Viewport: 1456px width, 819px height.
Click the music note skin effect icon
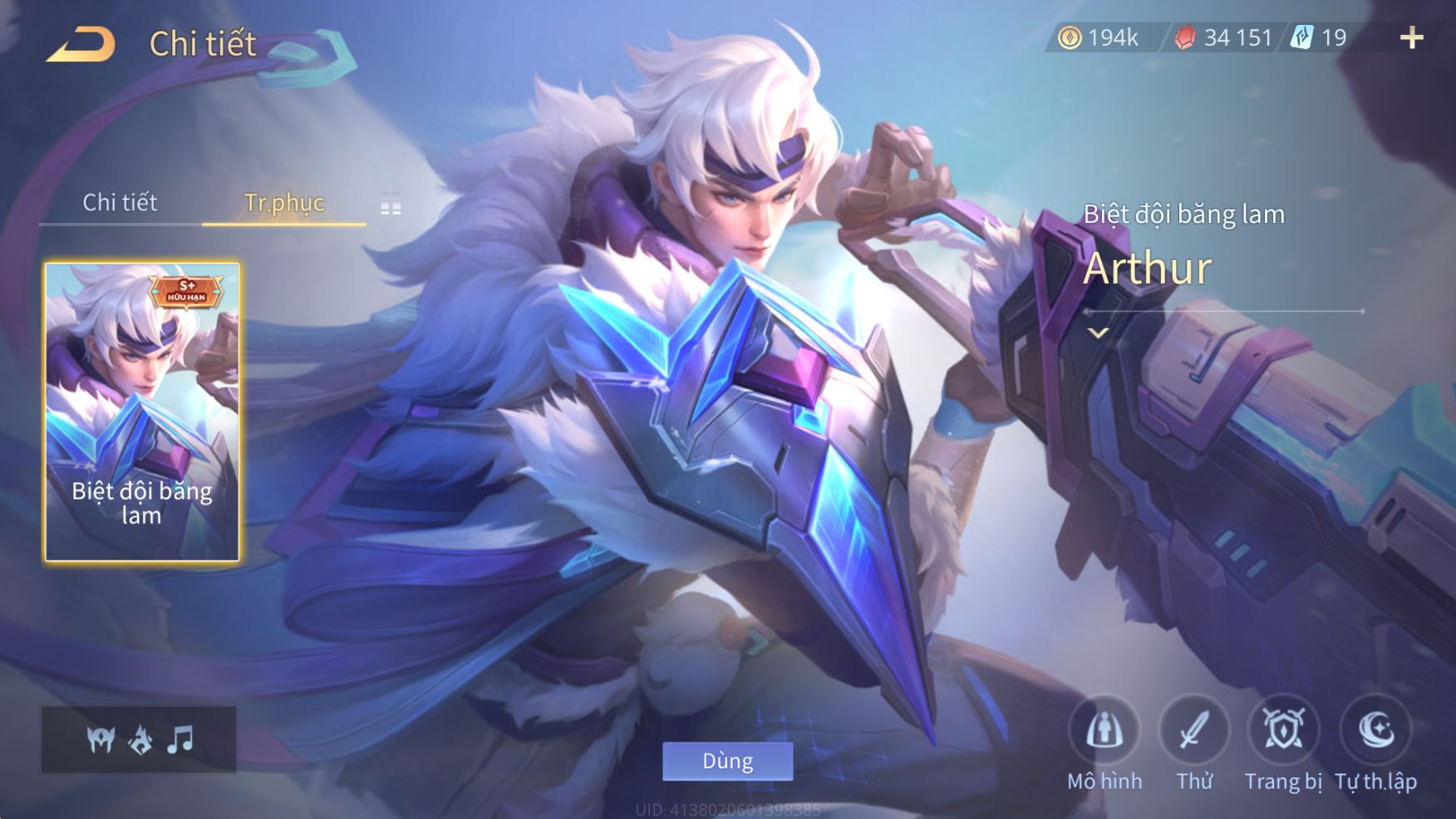click(180, 739)
